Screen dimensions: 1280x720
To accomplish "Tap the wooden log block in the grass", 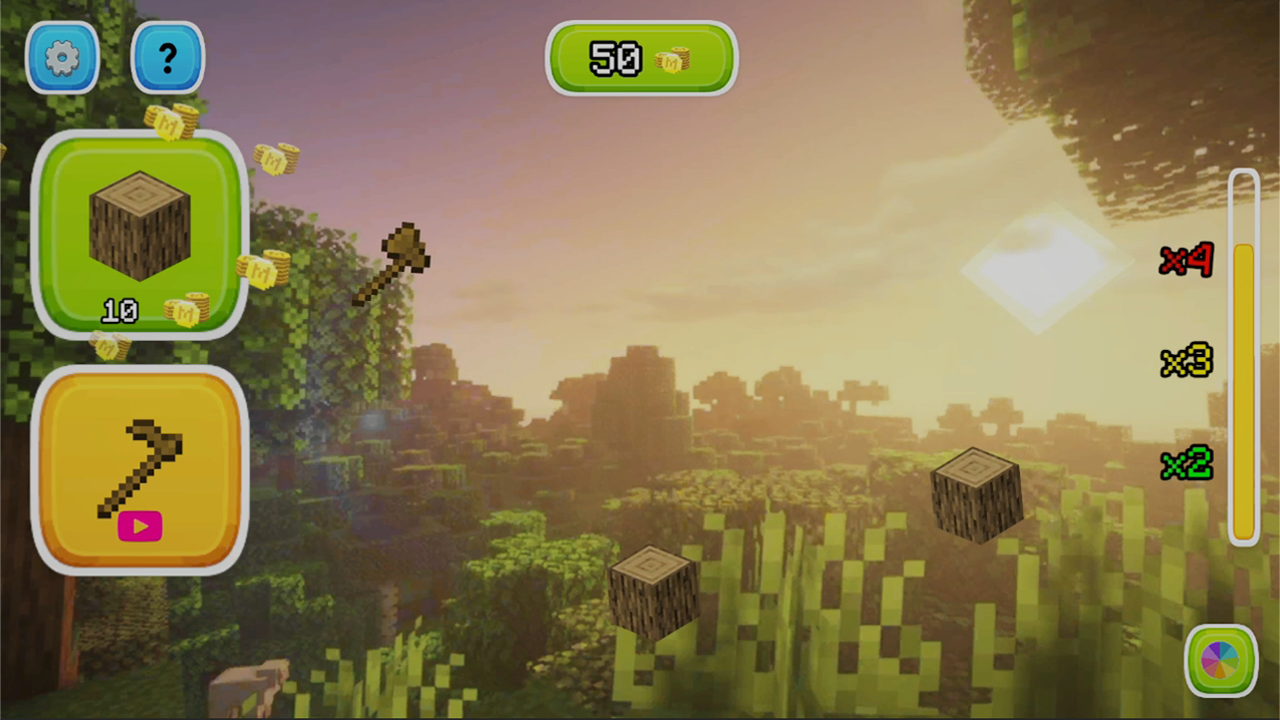I will click(655, 590).
